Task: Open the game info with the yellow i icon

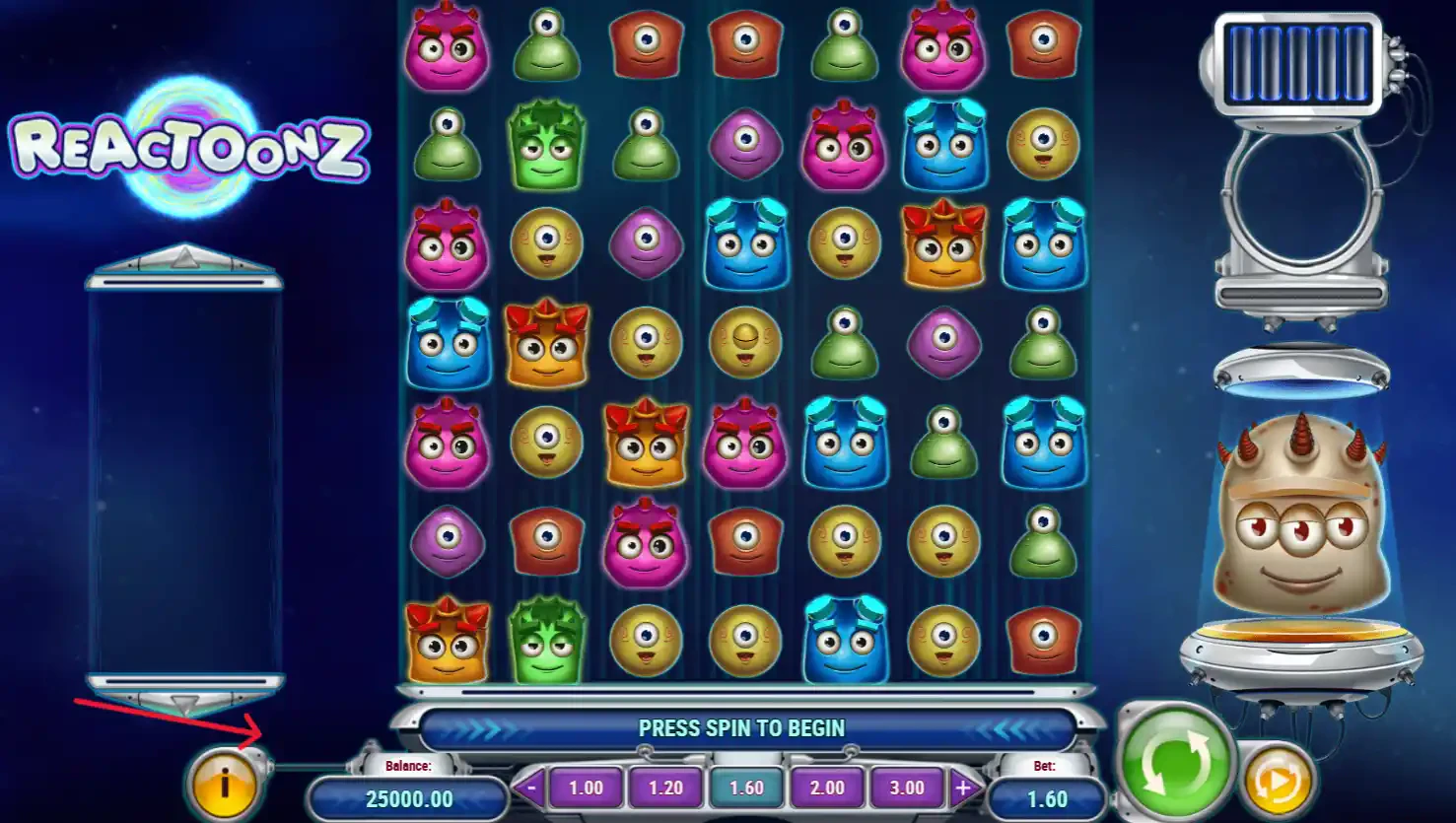Action: [225, 784]
